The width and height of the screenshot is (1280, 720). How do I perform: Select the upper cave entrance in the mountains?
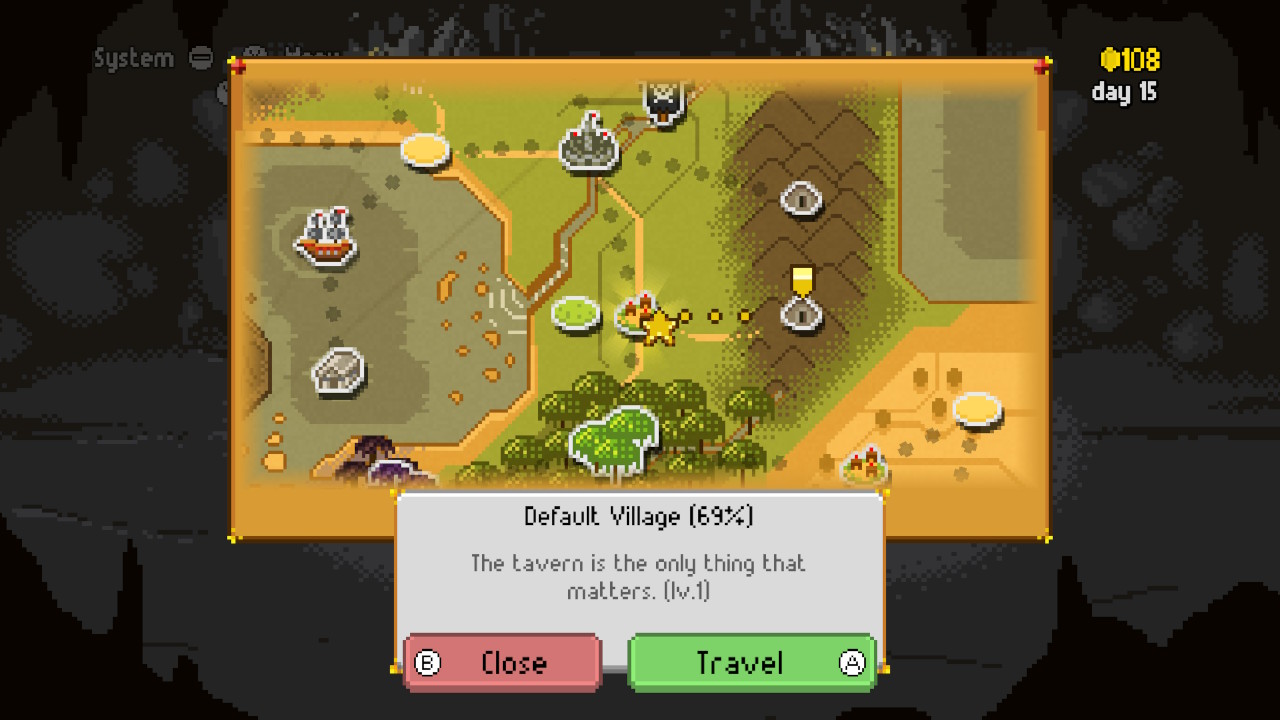click(803, 197)
